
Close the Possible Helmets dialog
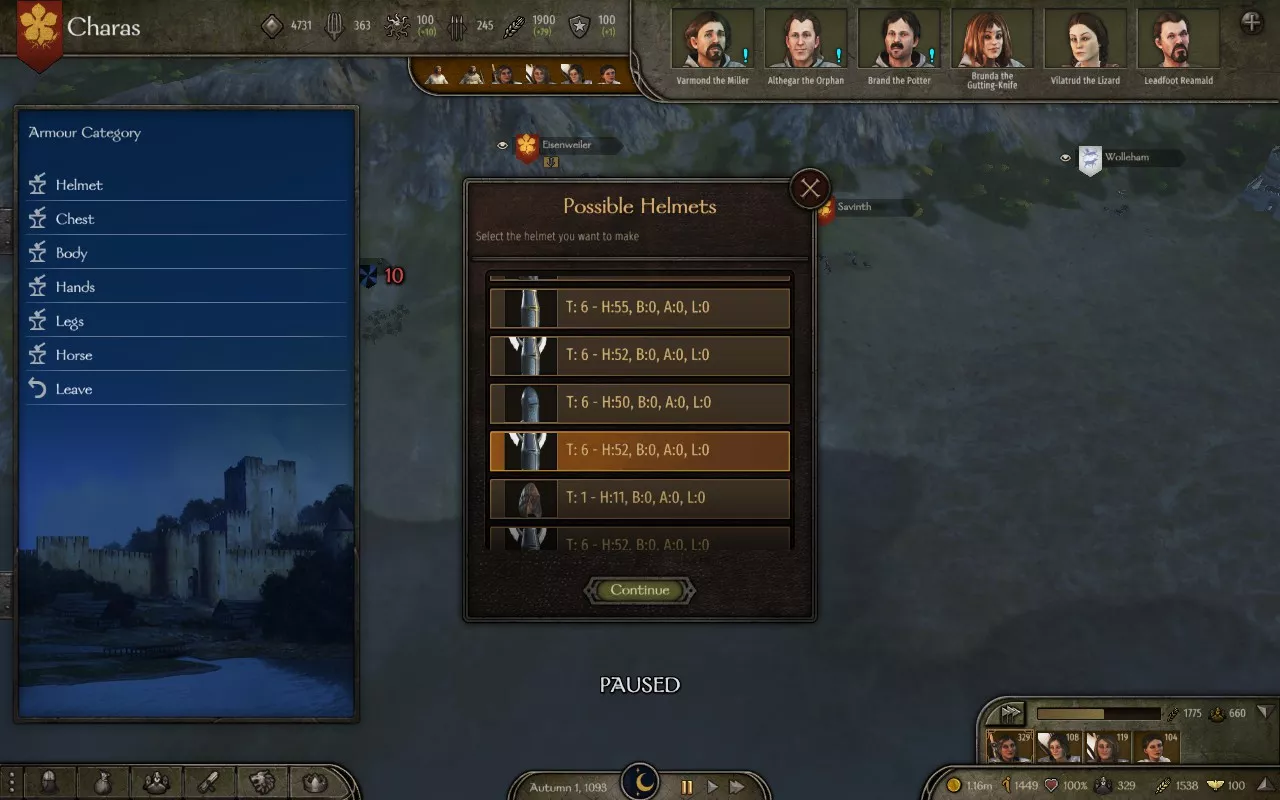(810, 188)
